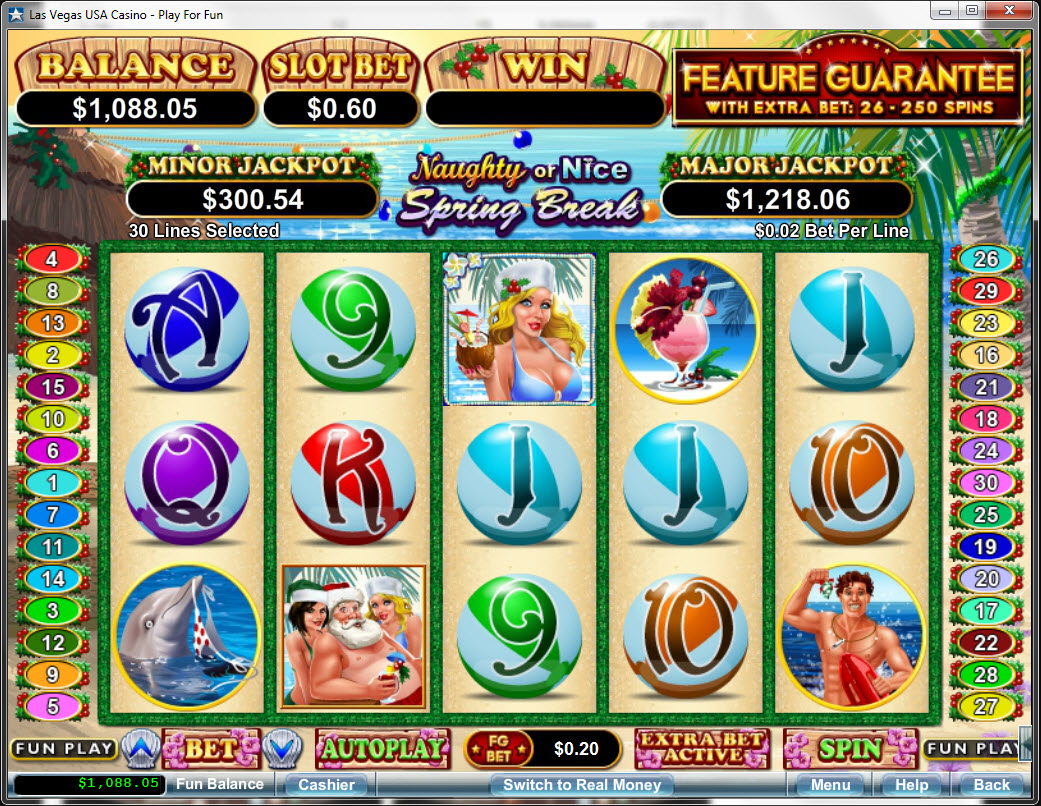Go Back to the casino lobby
The image size is (1041, 806).
[x=991, y=785]
